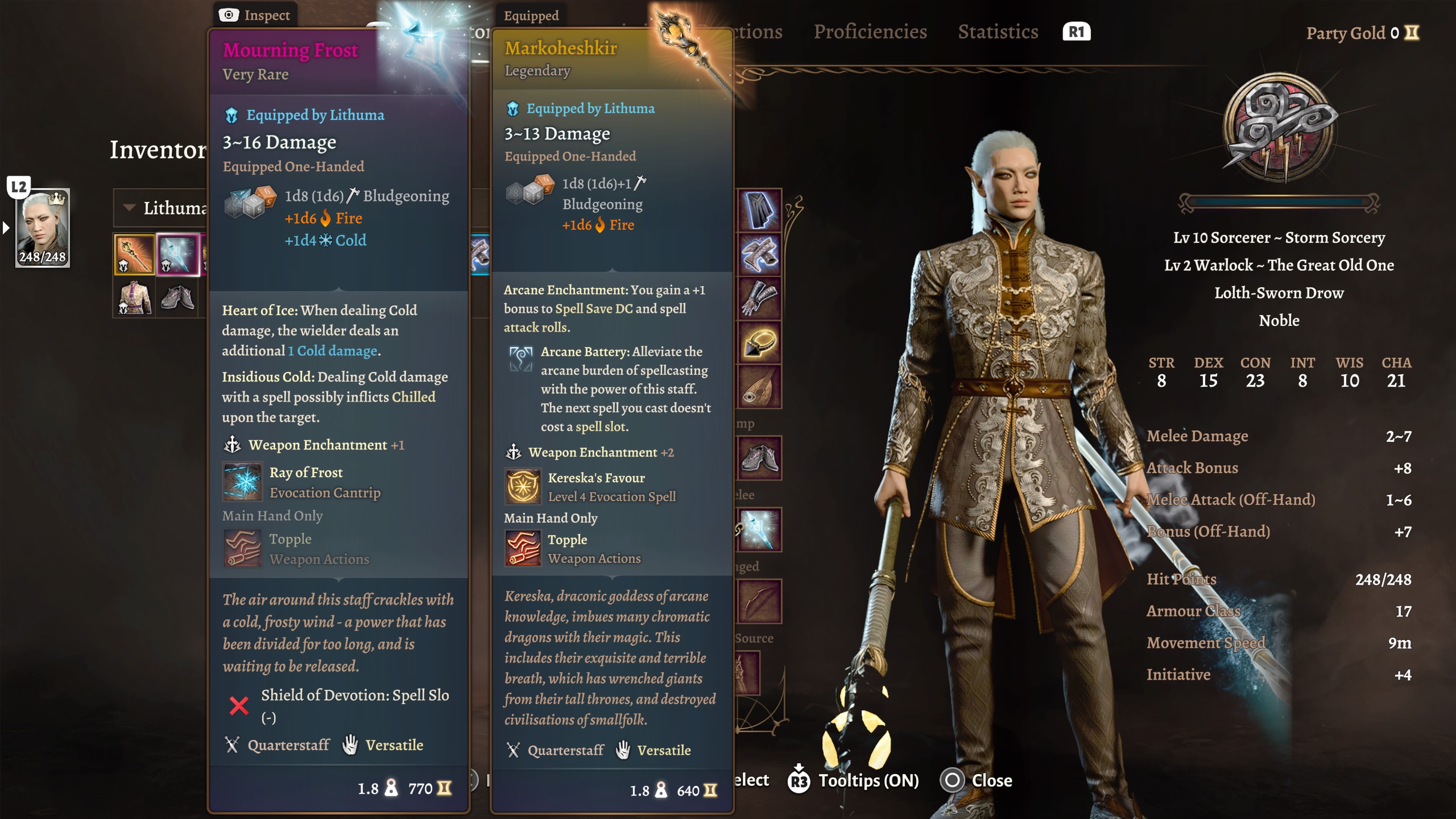
Task: Select the equipped camp shoes slot
Action: (759, 458)
